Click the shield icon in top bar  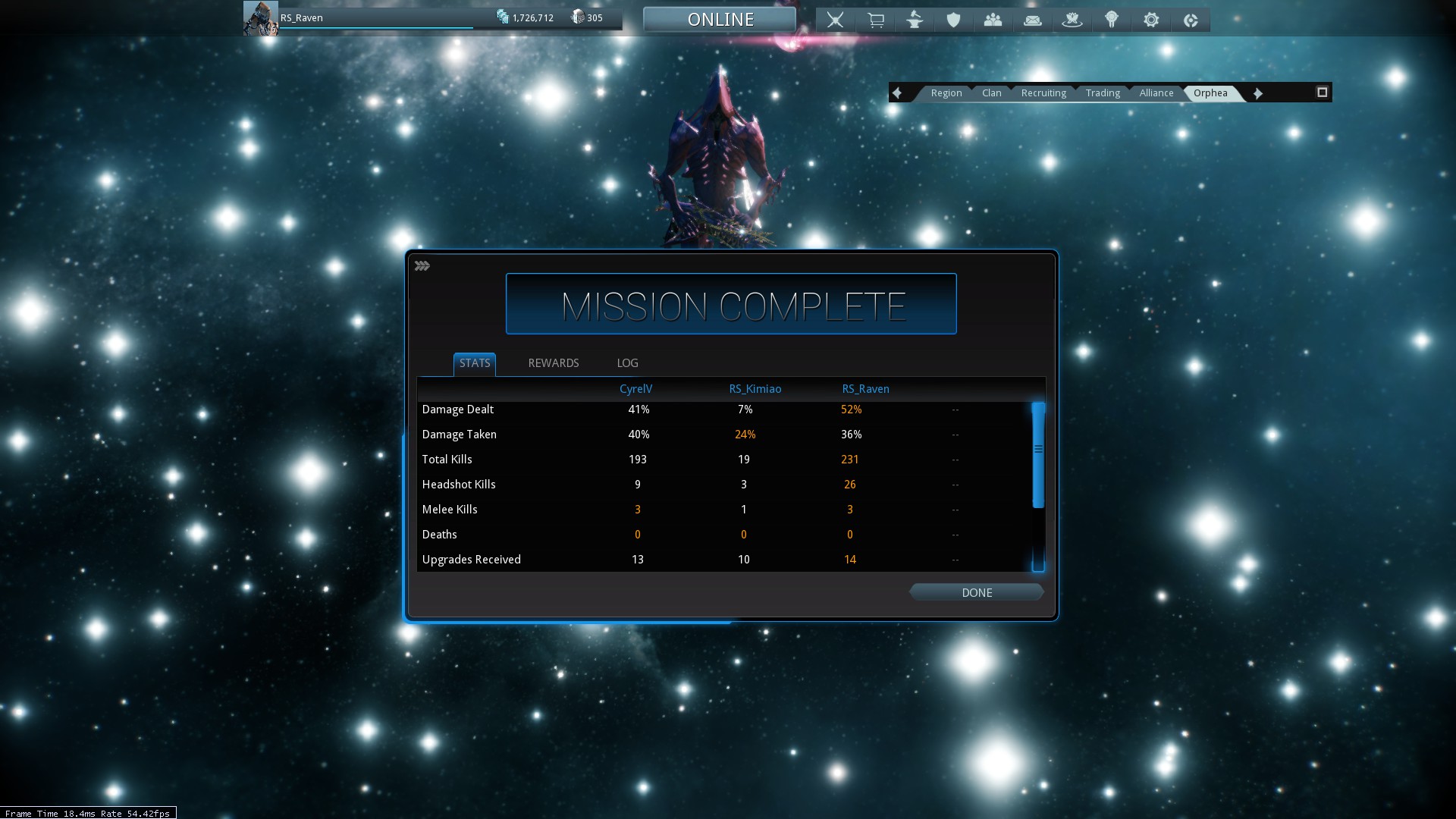[953, 20]
